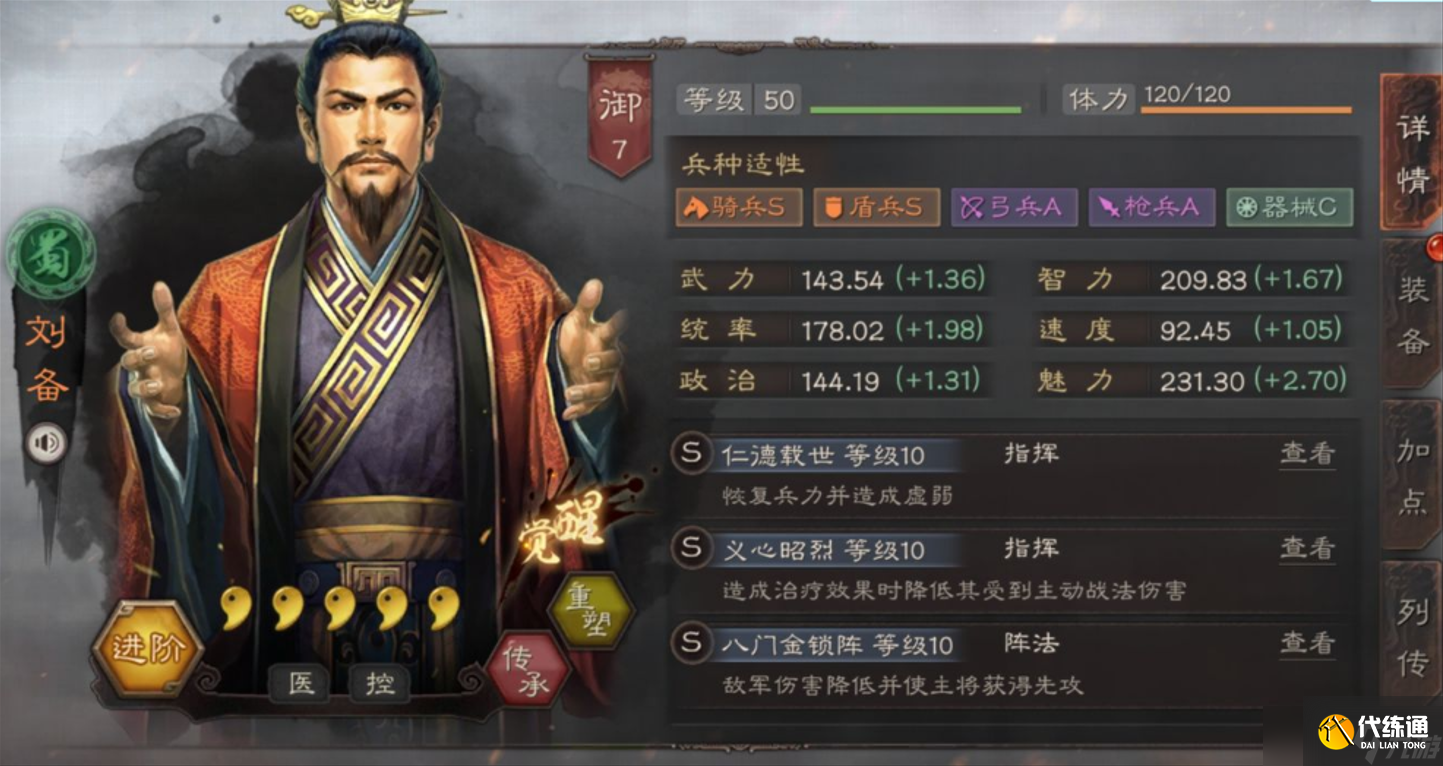The width and height of the screenshot is (1443, 766).
Task: Click the 器械C siege aptitude badge
Action: [x=1289, y=209]
